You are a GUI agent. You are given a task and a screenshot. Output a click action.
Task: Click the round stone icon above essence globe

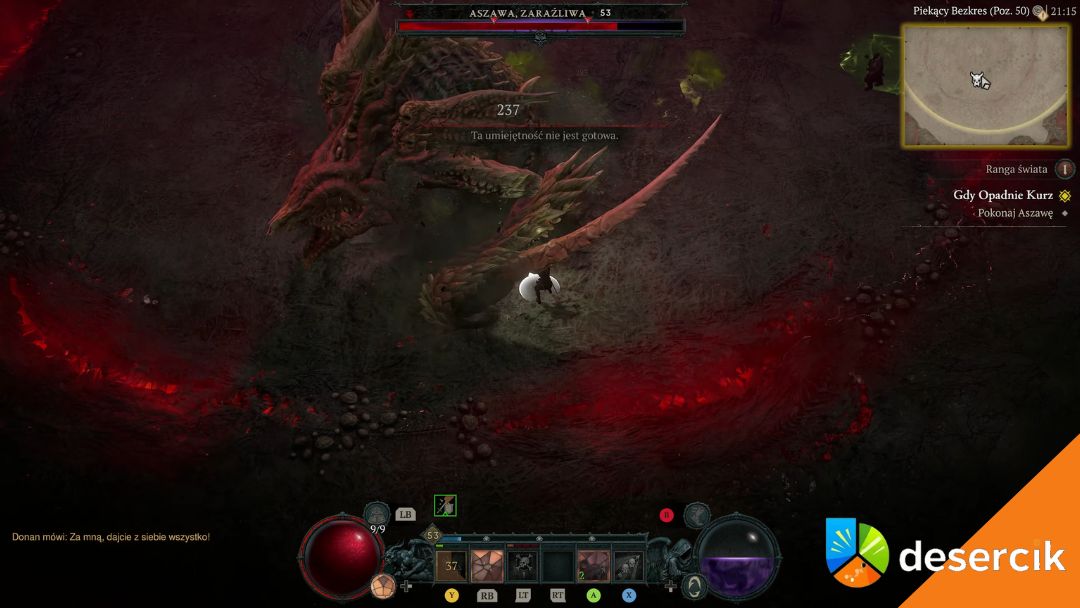tap(697, 516)
